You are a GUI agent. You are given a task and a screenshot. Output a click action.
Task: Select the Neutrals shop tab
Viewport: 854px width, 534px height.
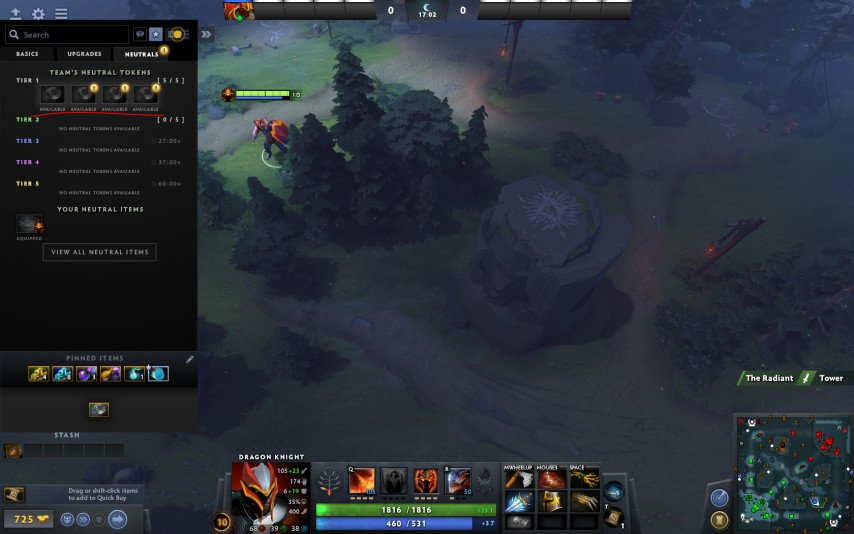pyautogui.click(x=141, y=54)
